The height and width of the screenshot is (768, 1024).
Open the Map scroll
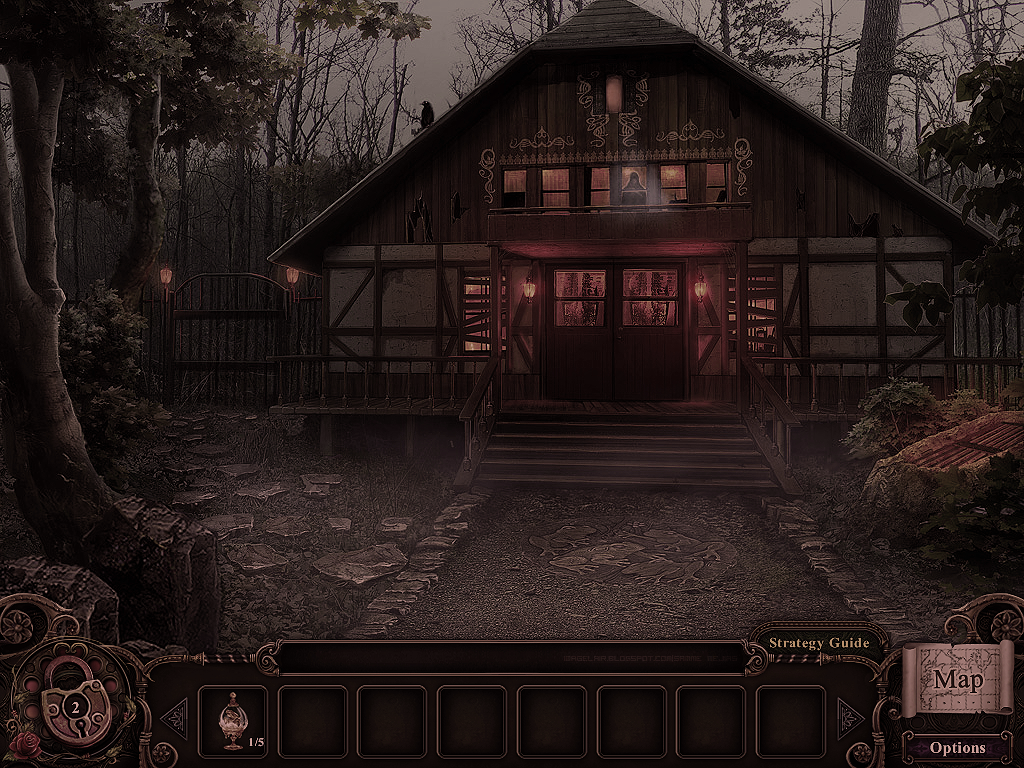pyautogui.click(x=957, y=680)
